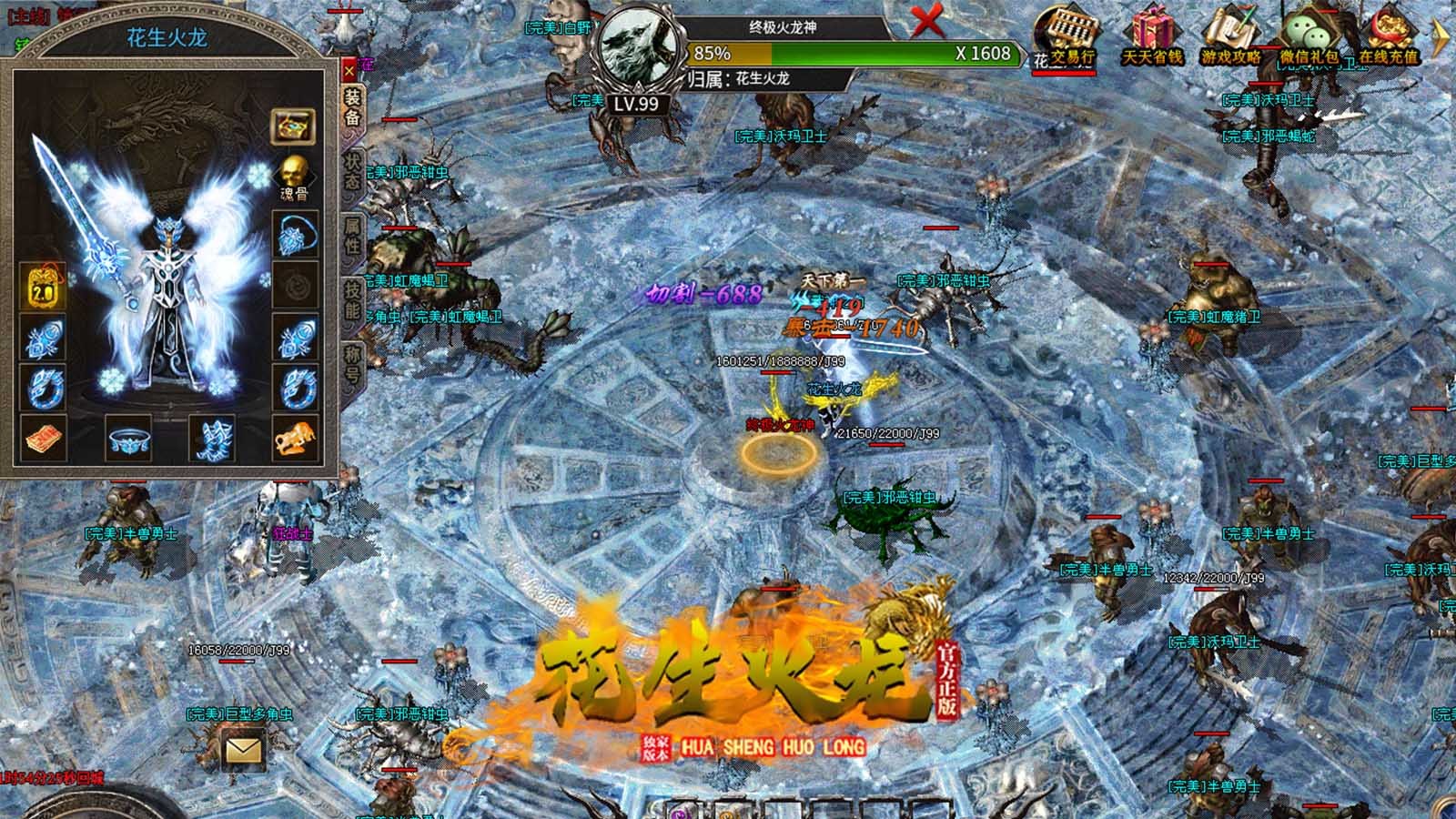
Task: Open the 属性 attributes tab
Action: click(x=352, y=236)
